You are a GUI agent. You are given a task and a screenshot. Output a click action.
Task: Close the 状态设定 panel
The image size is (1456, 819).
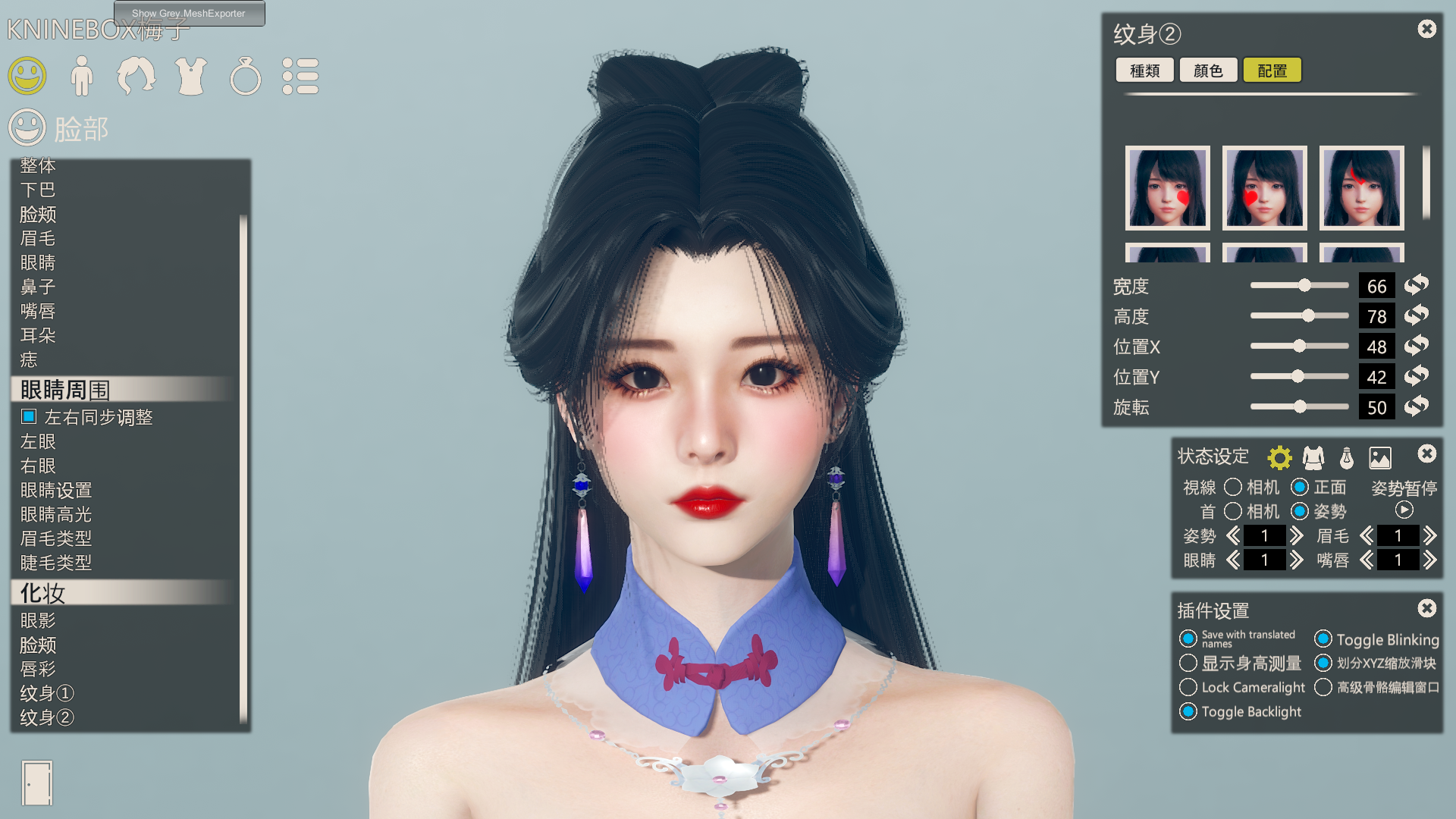[1426, 453]
